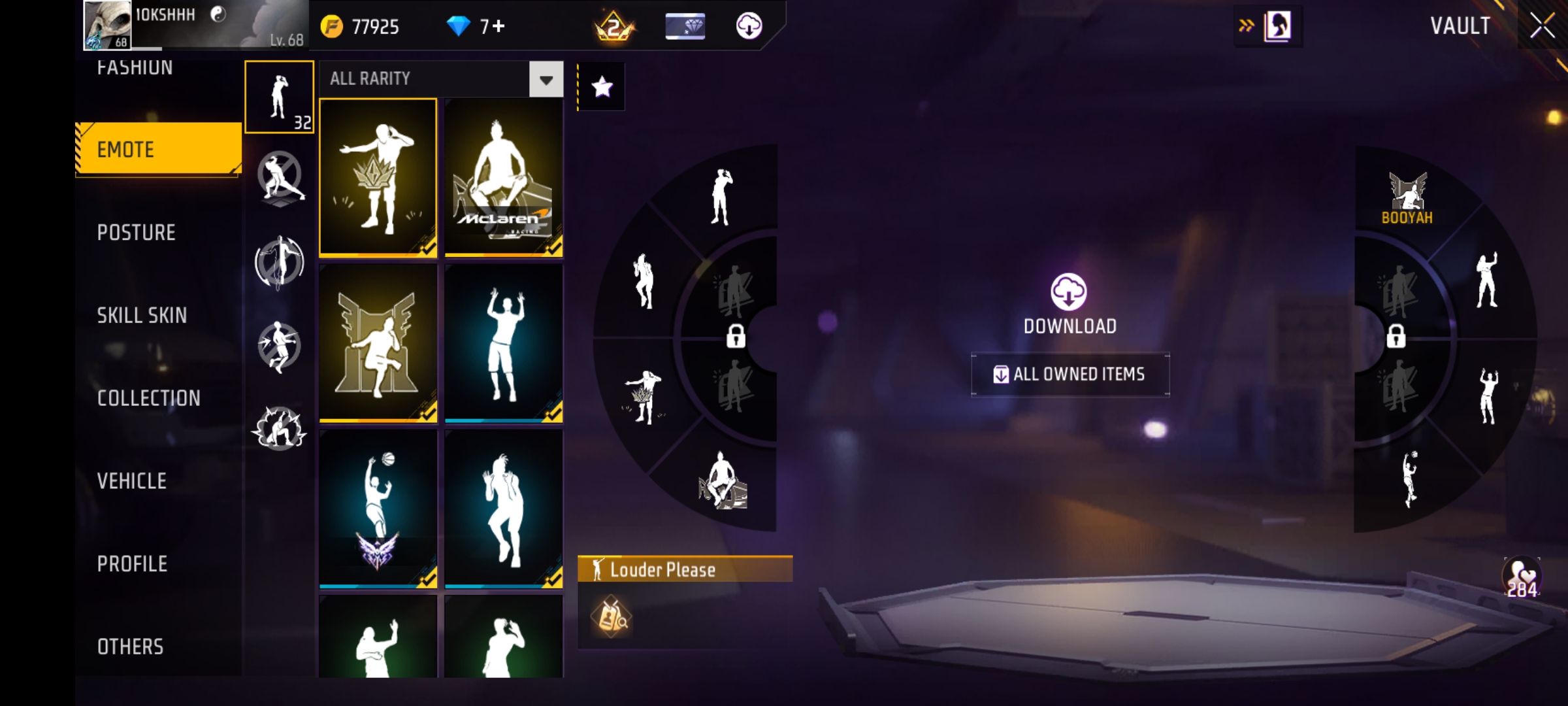This screenshot has height=706, width=1568.
Task: Select the standing emote category showing 32
Action: pos(280,98)
